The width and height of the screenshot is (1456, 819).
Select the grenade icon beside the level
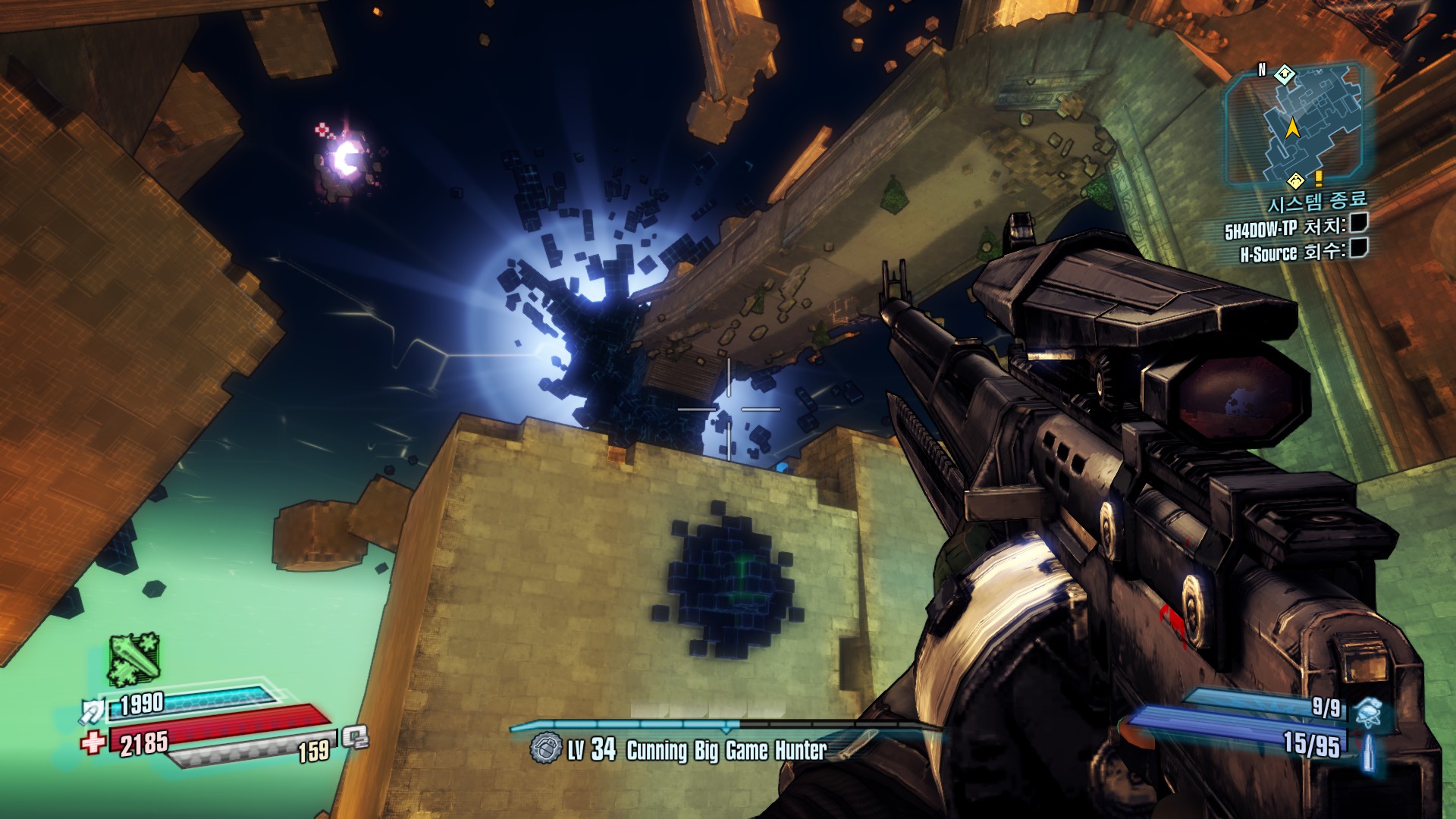coord(545,748)
